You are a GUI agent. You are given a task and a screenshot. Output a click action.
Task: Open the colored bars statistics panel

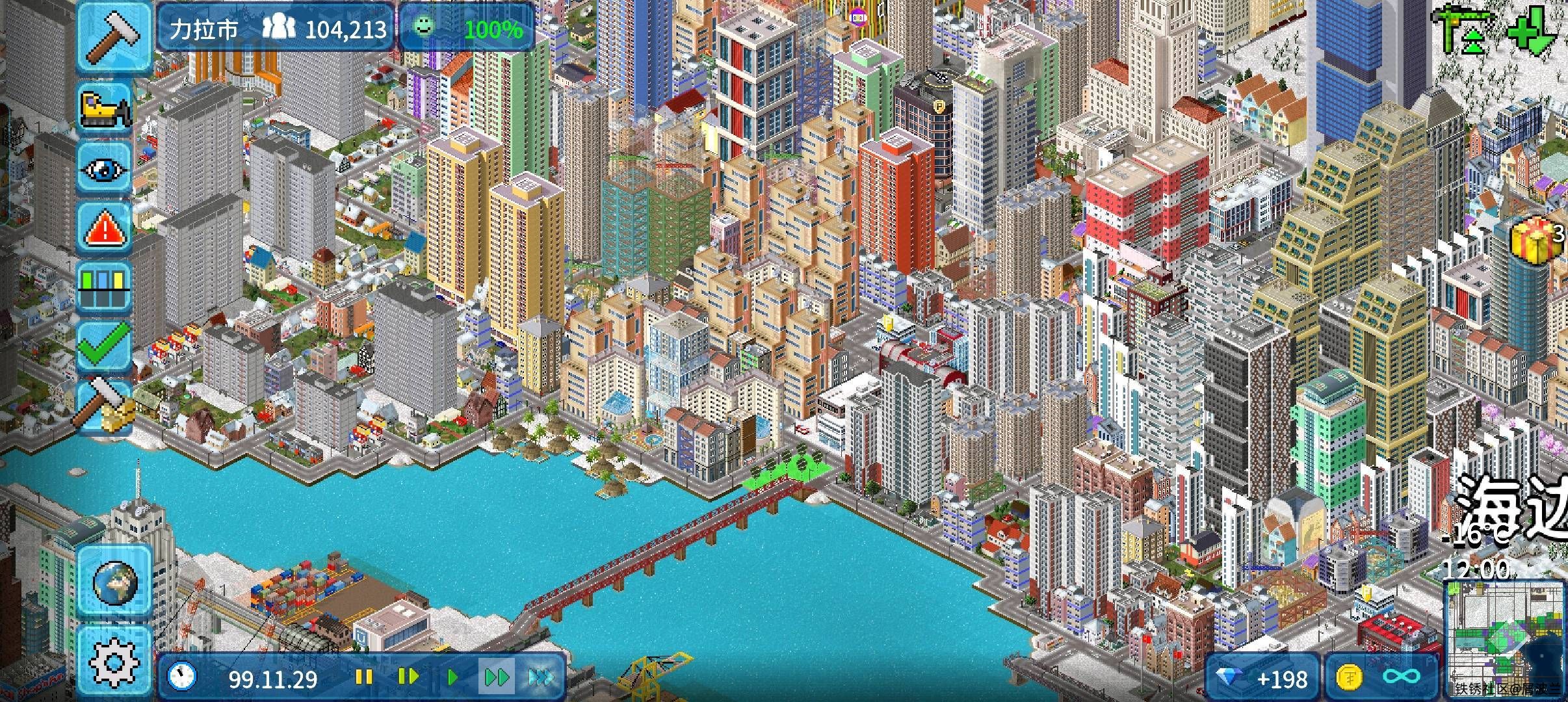click(x=105, y=287)
